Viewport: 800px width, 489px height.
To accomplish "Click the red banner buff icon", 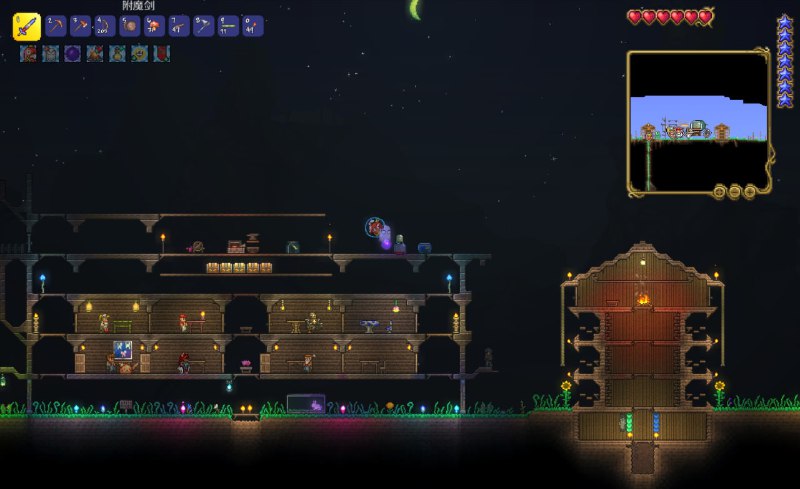I will pyautogui.click(x=161, y=54).
